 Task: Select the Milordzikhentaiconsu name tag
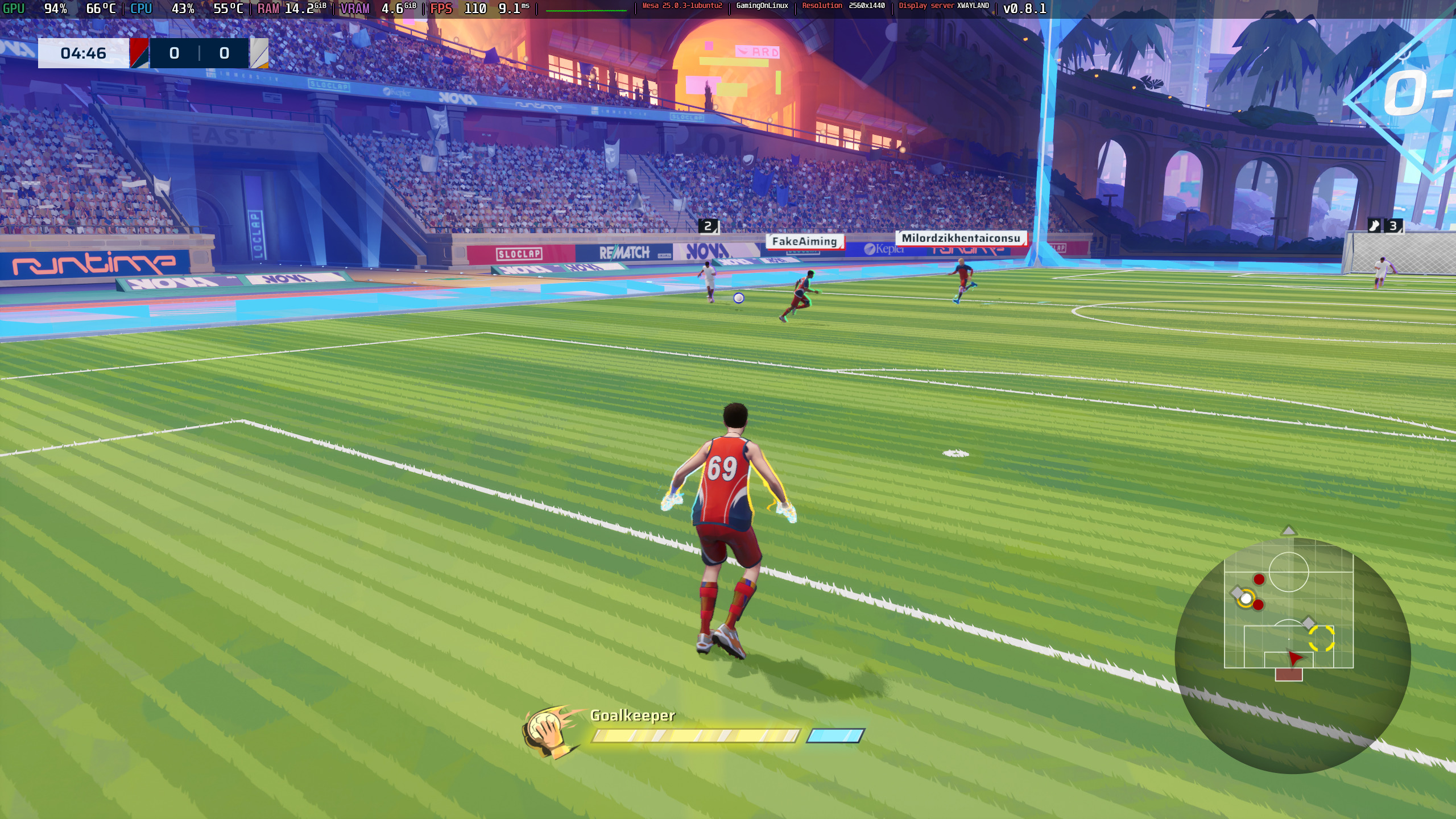pos(961,238)
